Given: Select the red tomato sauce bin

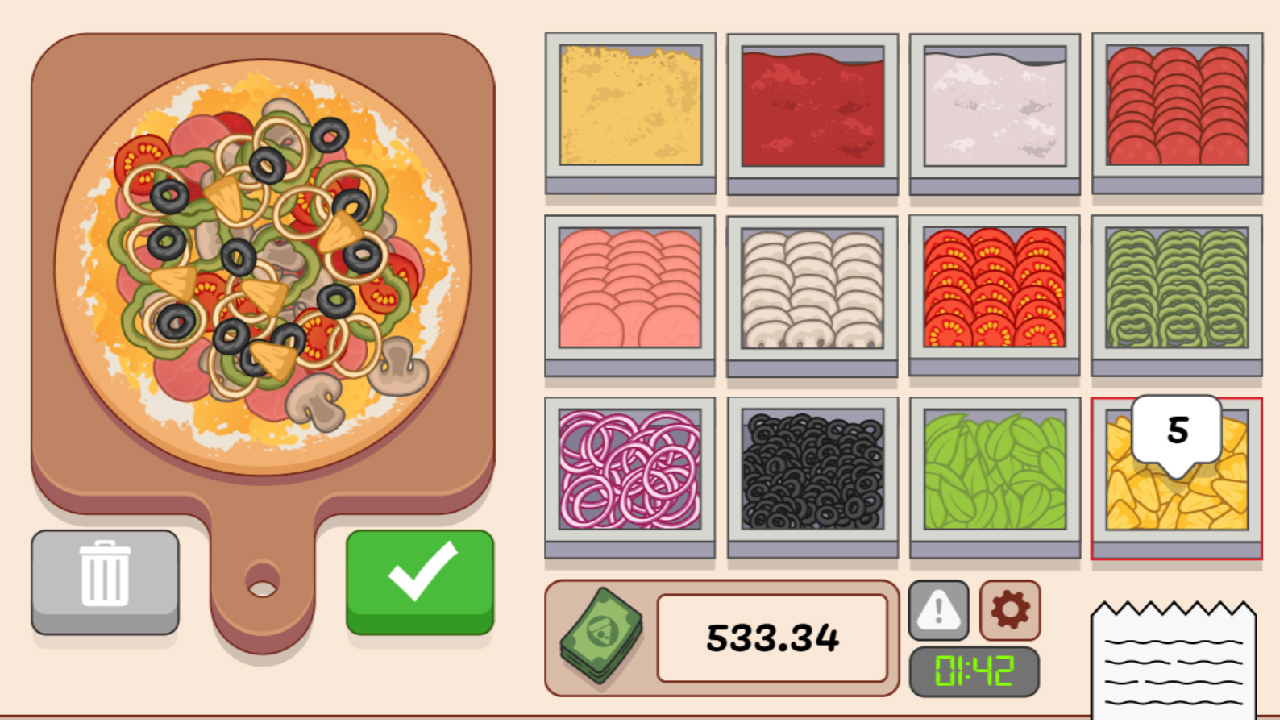Looking at the screenshot, I should click(x=813, y=108).
